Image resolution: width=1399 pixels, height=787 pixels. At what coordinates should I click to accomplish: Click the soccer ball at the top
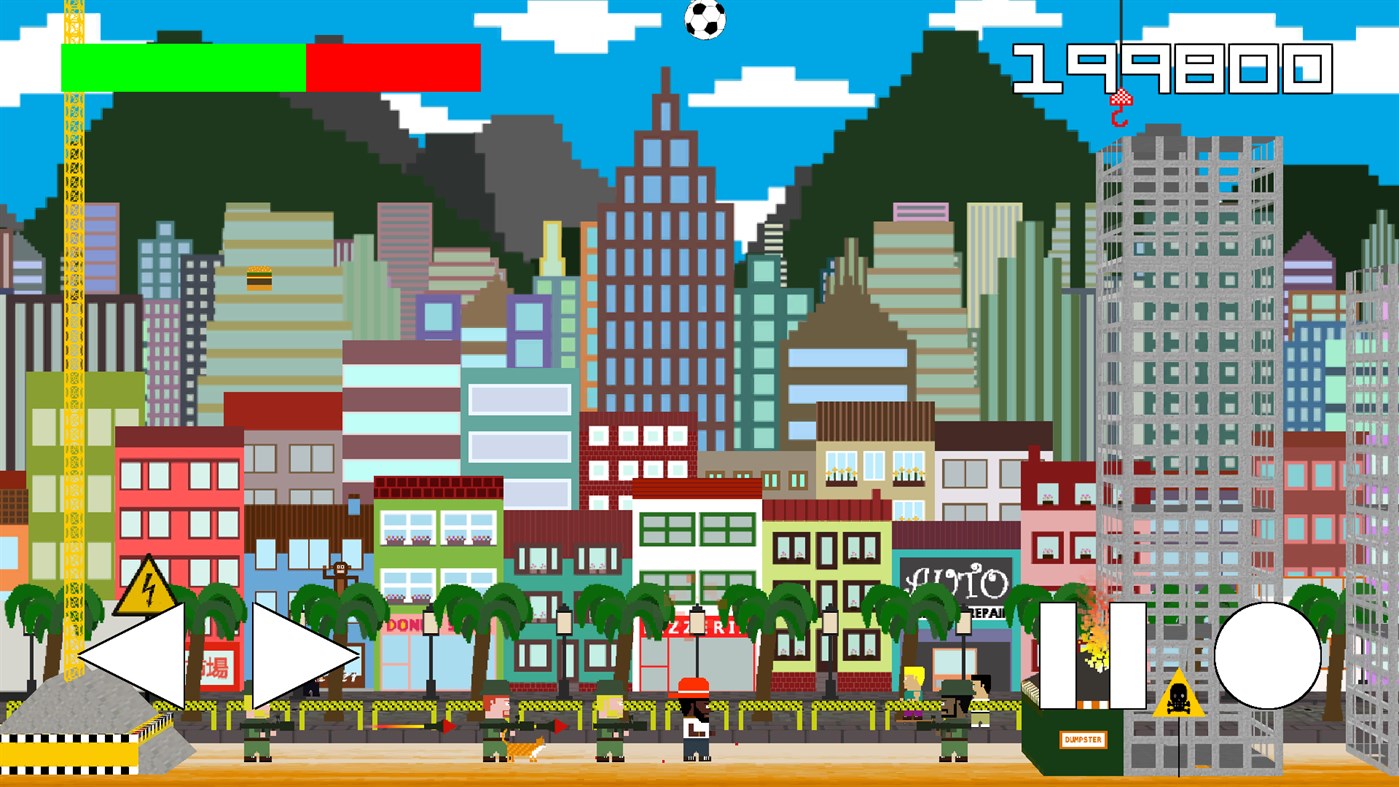coord(707,20)
